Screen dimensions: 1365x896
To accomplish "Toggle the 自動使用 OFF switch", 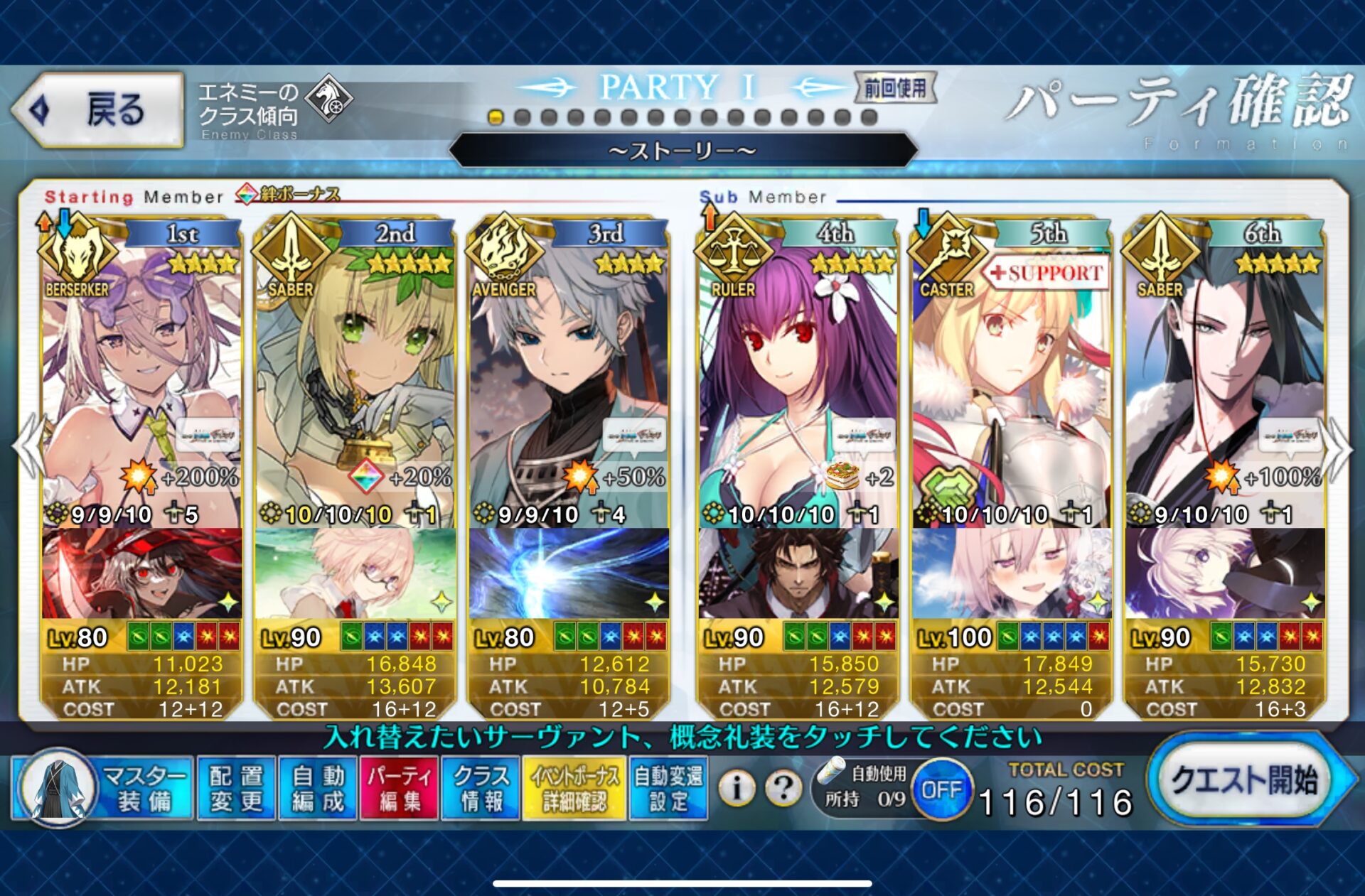I will [x=941, y=789].
